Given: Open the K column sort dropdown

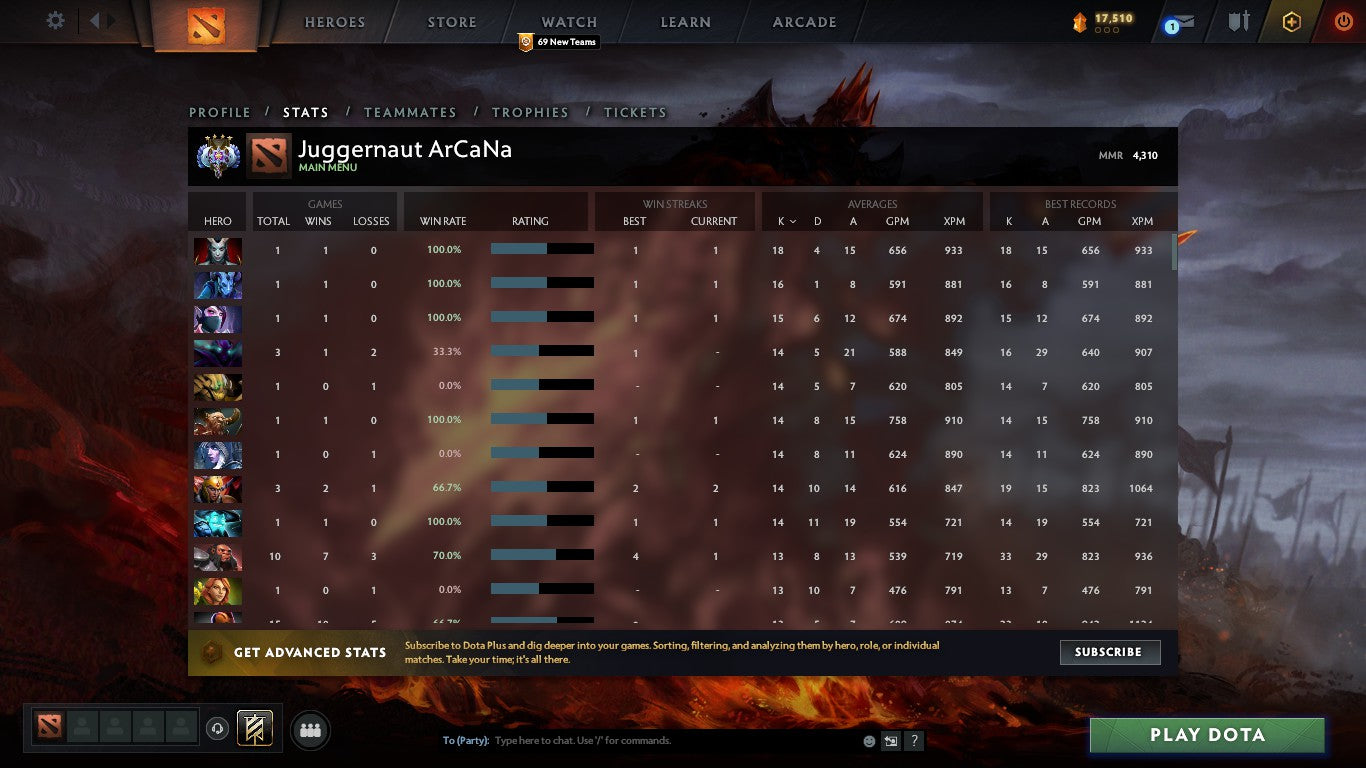Looking at the screenshot, I should [790, 221].
